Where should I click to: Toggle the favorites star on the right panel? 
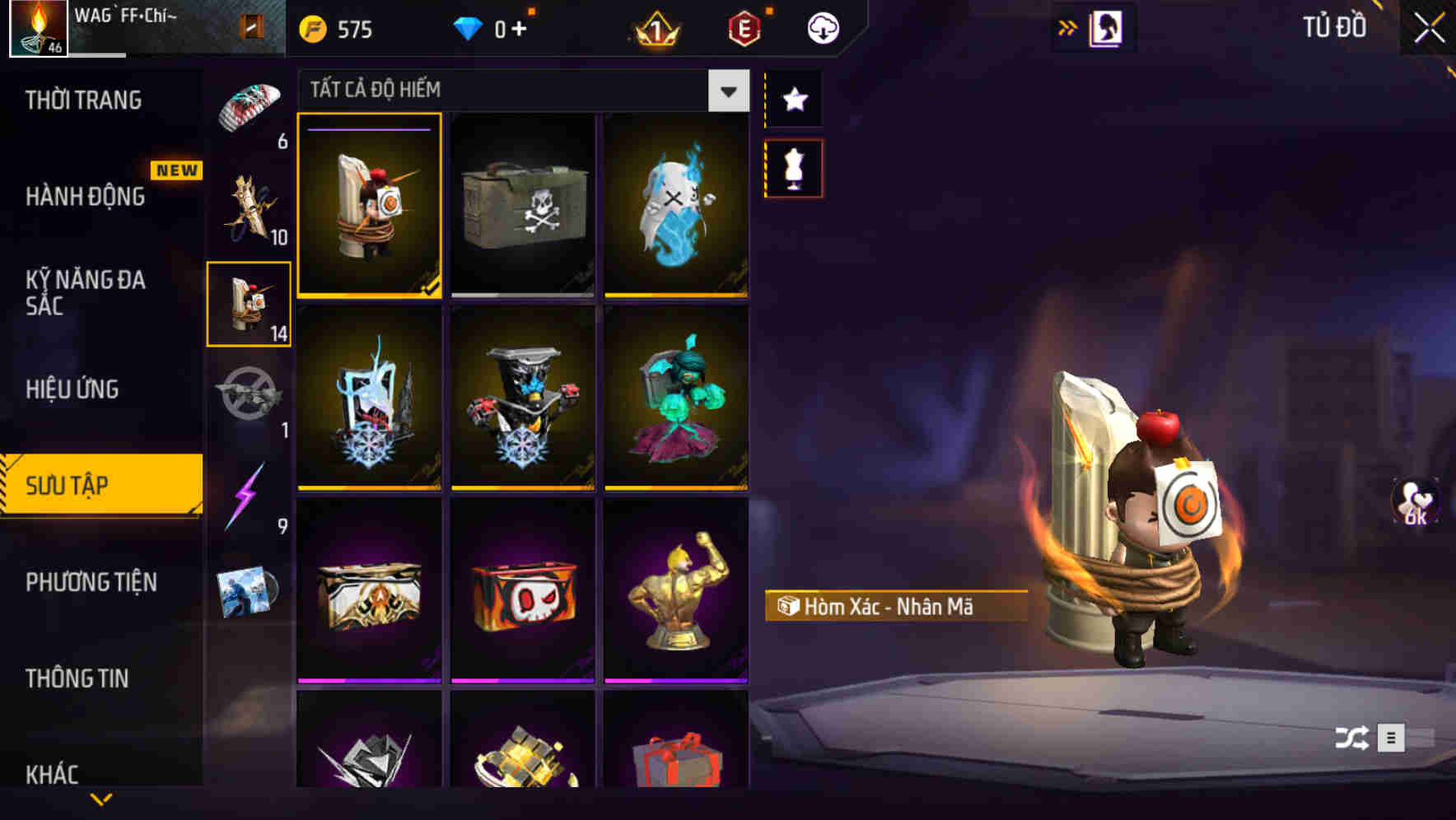tap(794, 99)
